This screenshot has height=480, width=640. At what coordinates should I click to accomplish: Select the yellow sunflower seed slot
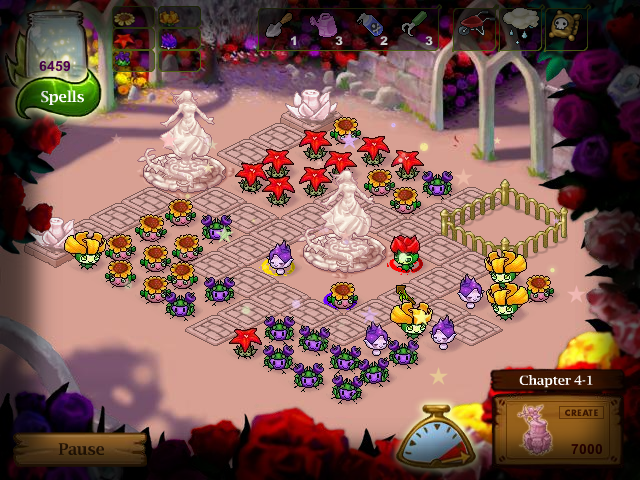coord(125,19)
